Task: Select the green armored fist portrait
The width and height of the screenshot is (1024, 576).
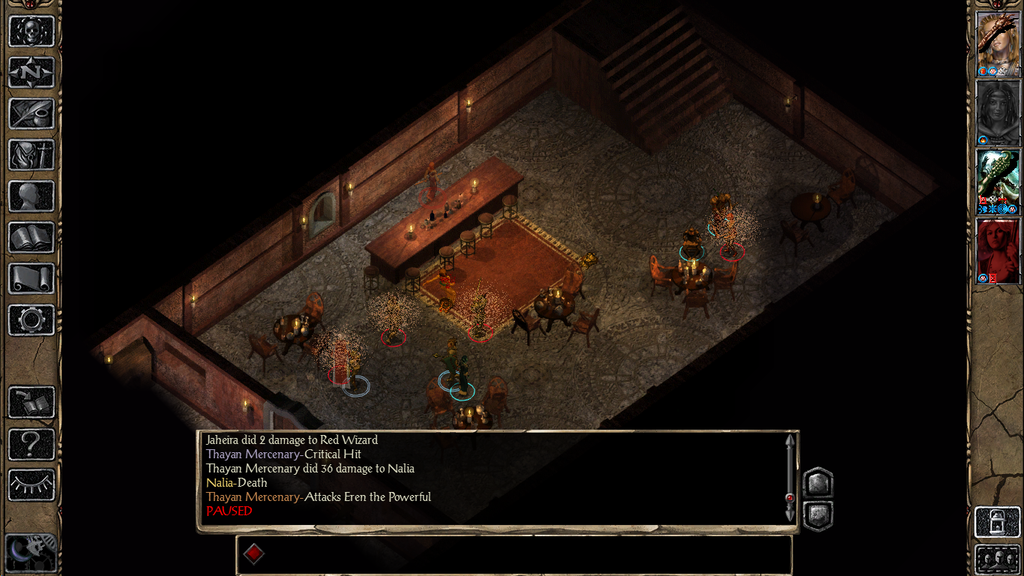Action: click(997, 181)
